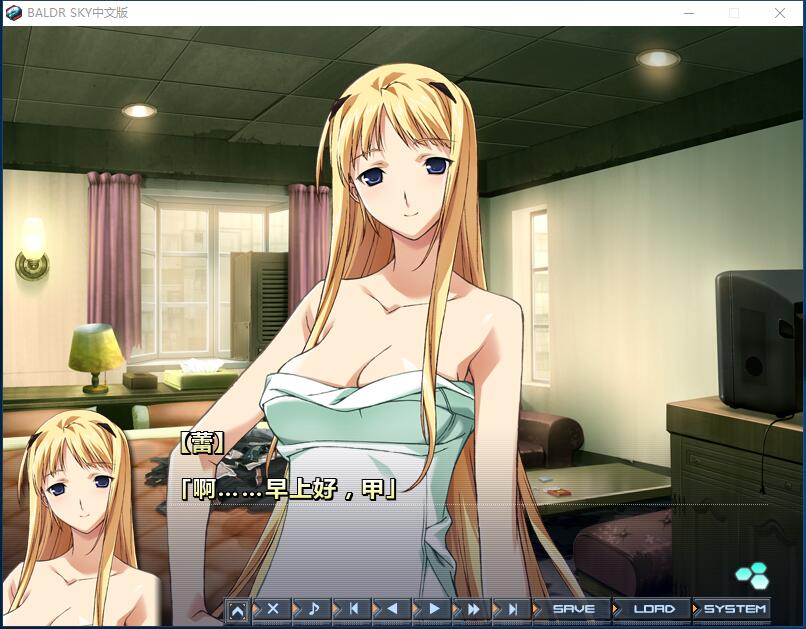Start auto-play with the play arrow
Screen dimensions: 806x629
[433, 608]
